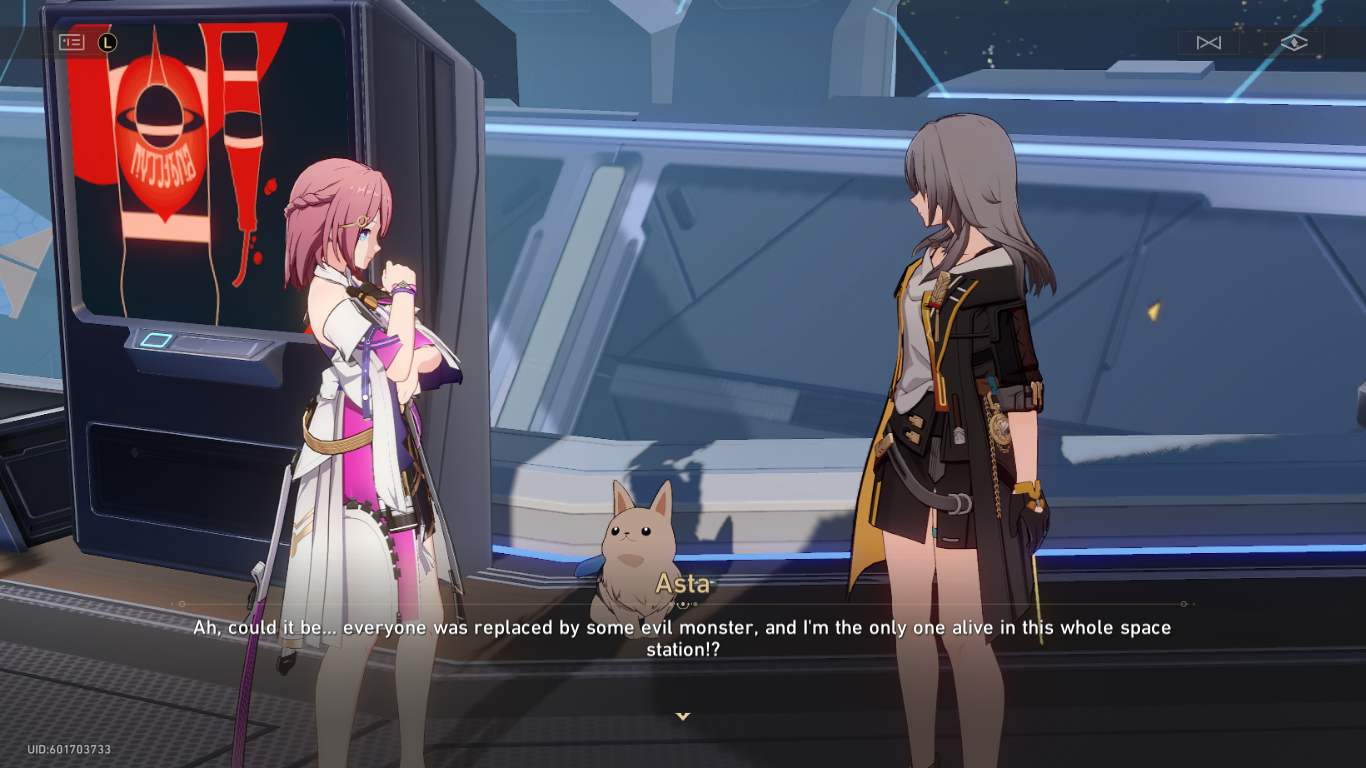Hide the interface with the eye icon
This screenshot has width=1366, height=768.
click(x=1294, y=43)
